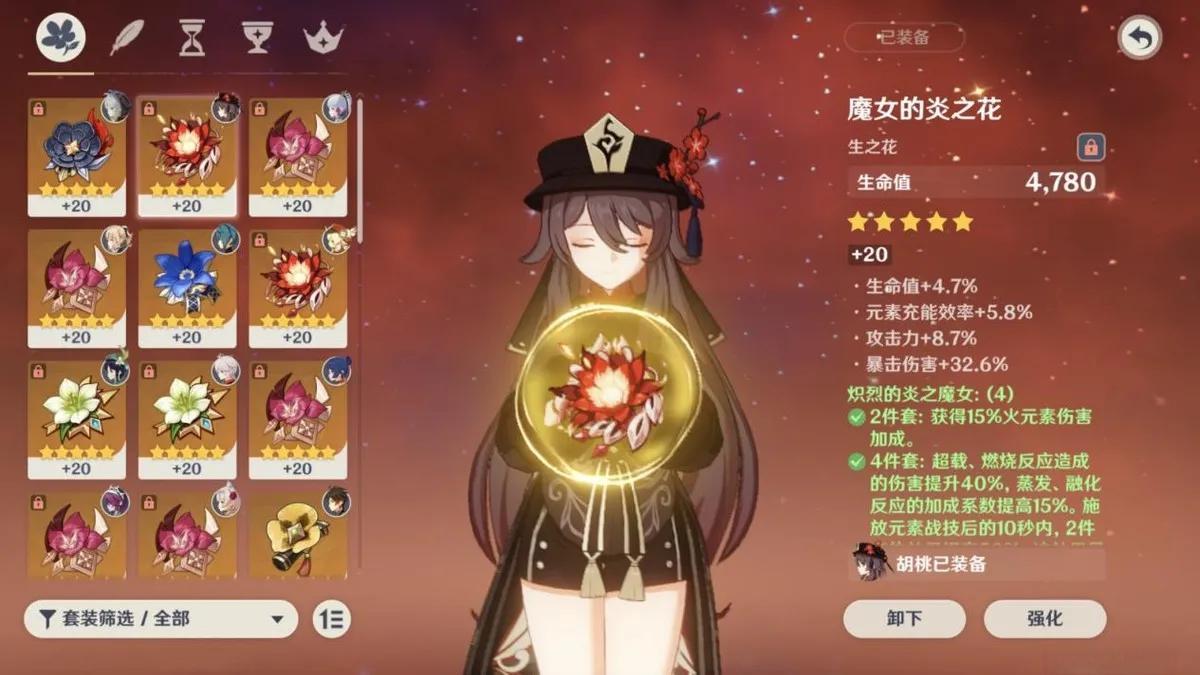Viewport: 1200px width, 675px height.
Task: Click the highlighted red Witch's flower artifact
Action: [187, 155]
